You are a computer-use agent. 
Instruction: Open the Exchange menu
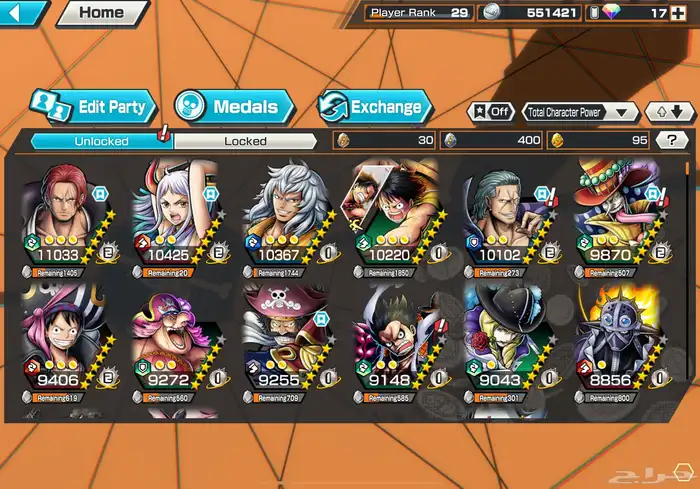(x=375, y=106)
